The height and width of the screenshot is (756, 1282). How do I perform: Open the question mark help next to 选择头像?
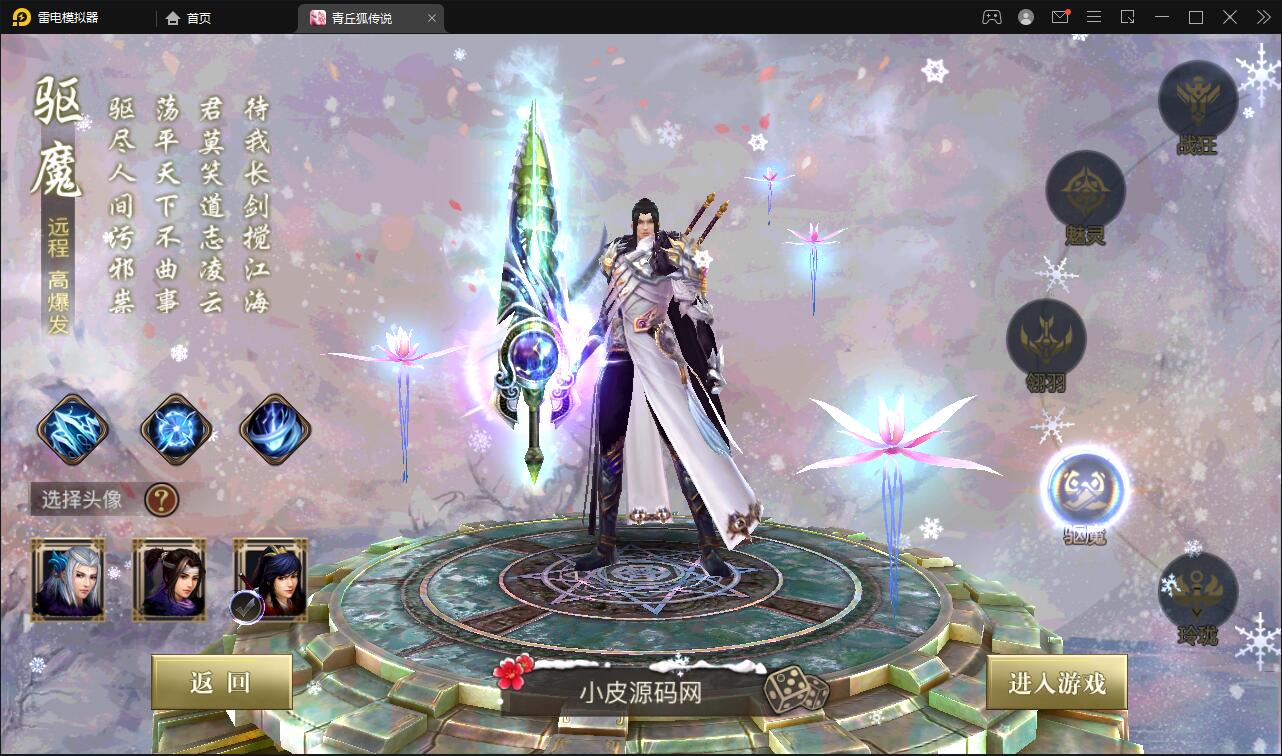tap(162, 498)
